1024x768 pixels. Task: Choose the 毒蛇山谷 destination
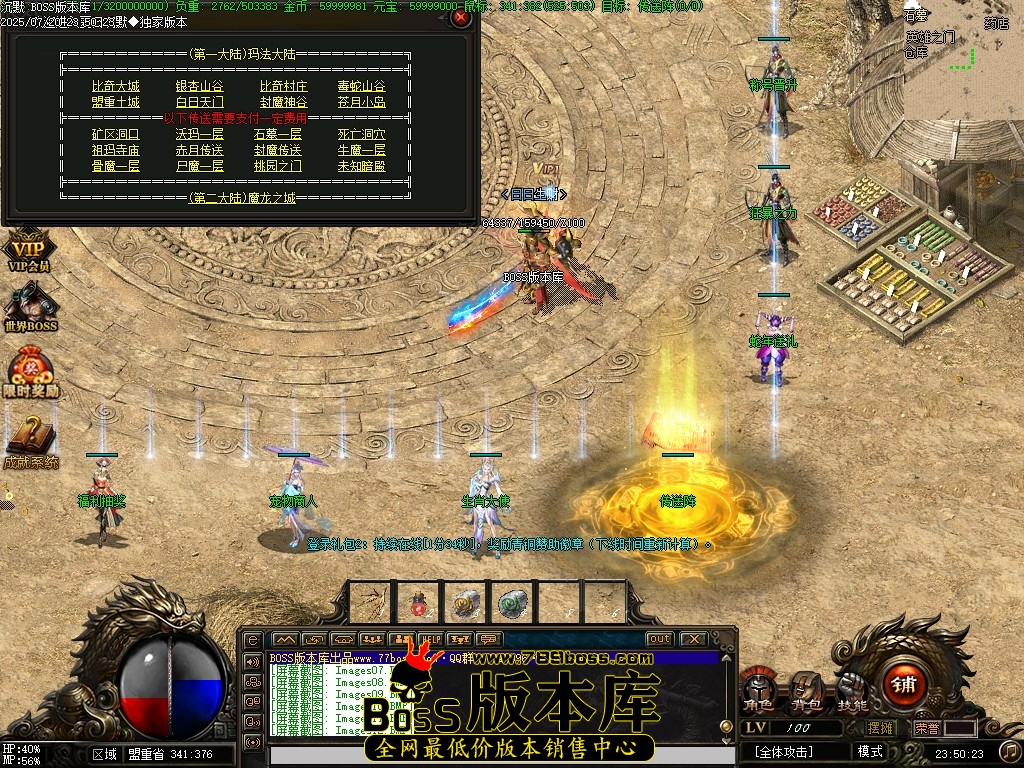tap(361, 87)
